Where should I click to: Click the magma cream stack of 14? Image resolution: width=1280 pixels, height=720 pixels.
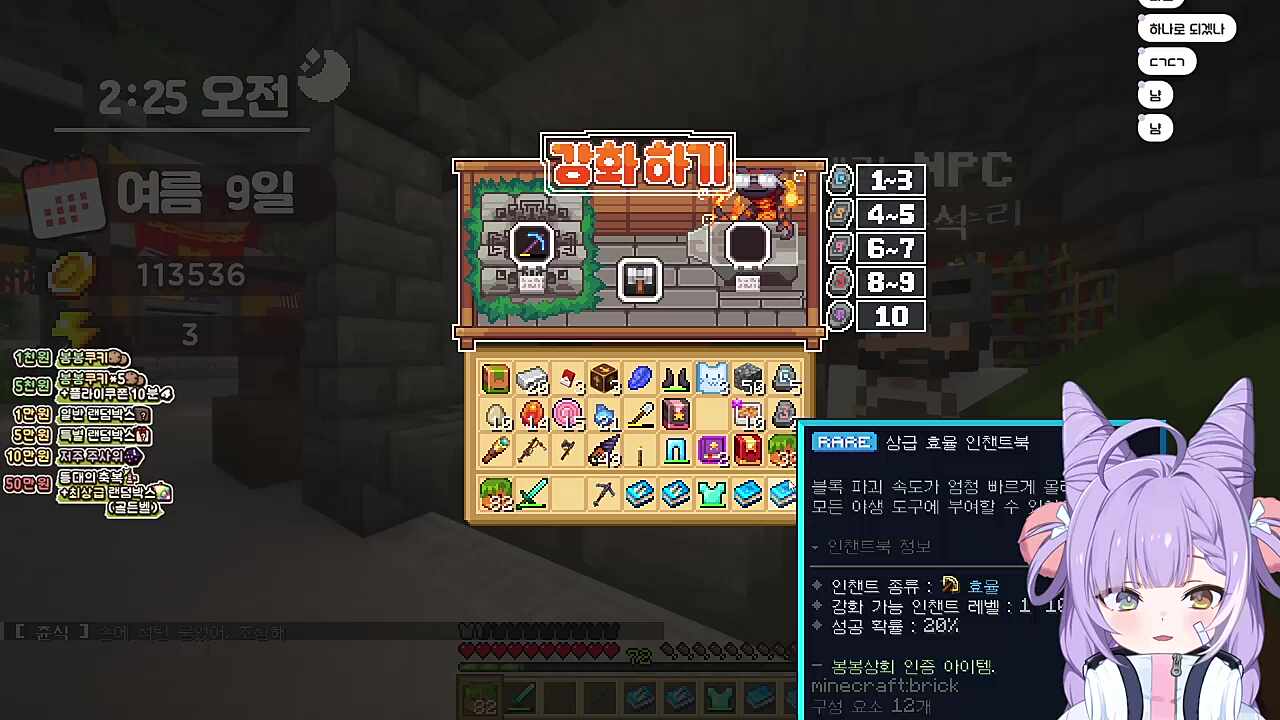click(x=532, y=414)
